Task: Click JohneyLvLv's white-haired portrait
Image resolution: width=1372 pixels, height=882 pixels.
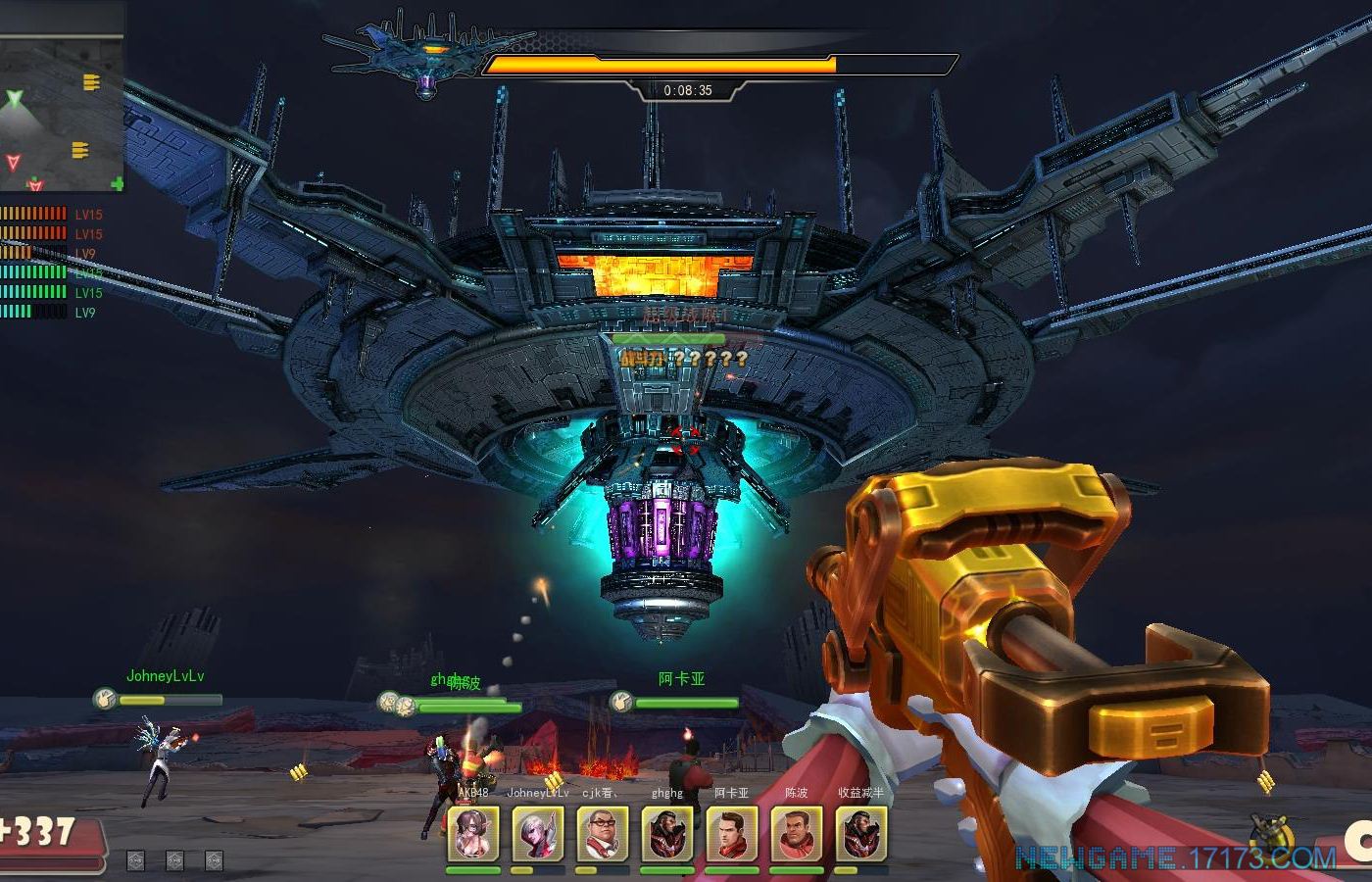Action: pos(537,834)
